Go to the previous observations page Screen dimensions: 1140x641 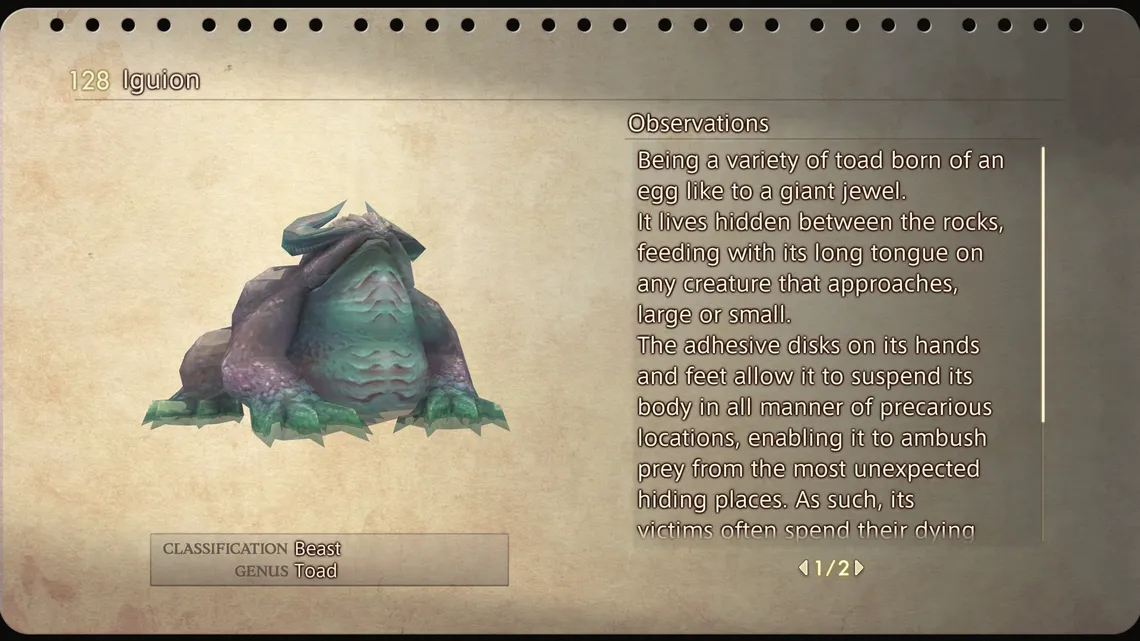803,568
